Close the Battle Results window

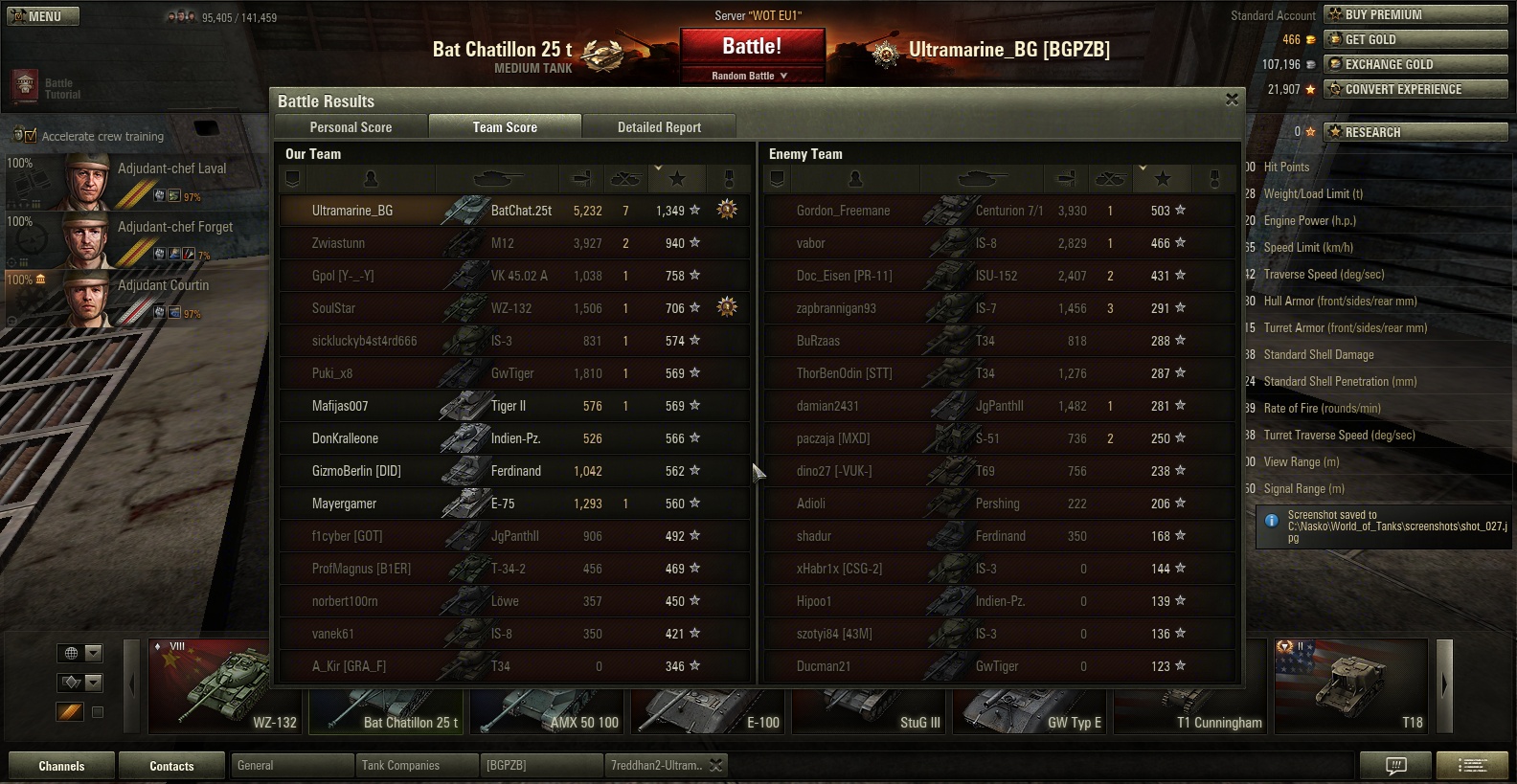point(1232,100)
